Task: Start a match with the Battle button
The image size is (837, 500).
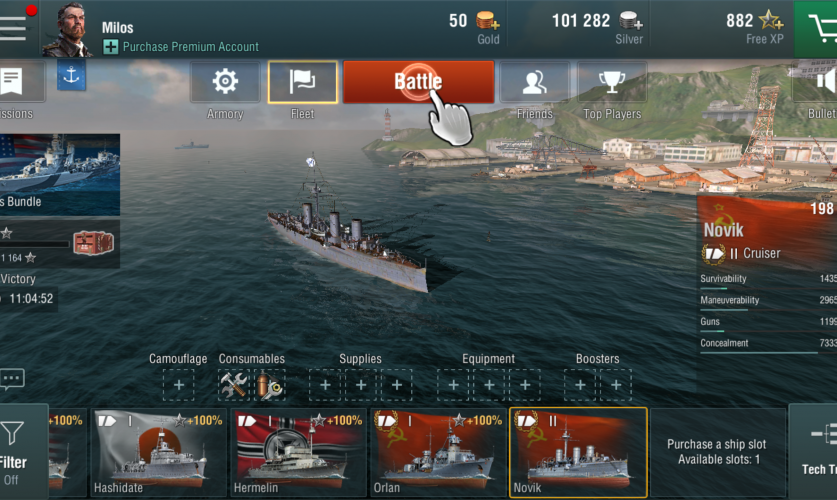Action: [x=418, y=82]
